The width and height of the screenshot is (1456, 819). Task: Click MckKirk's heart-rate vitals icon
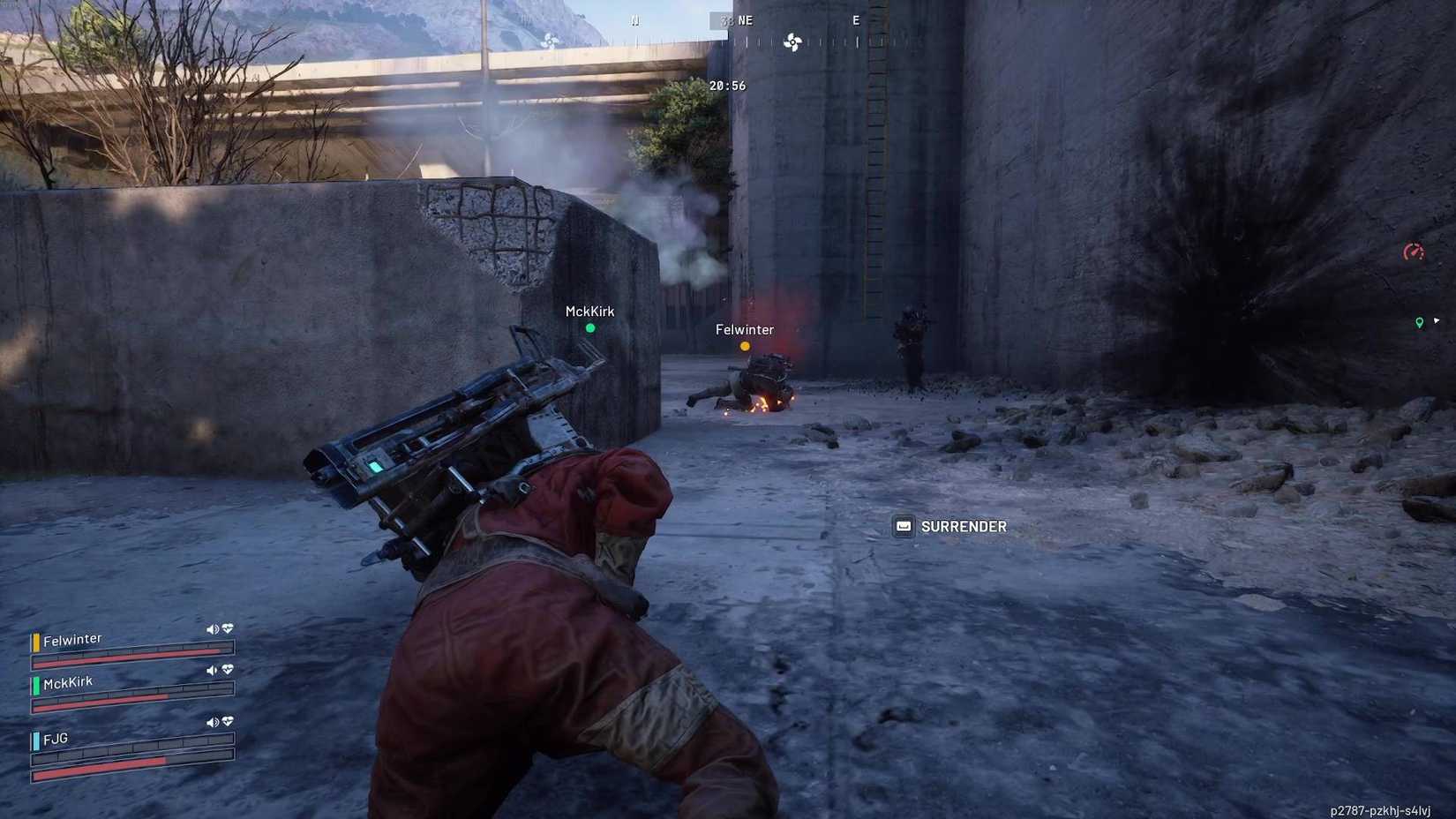pyautogui.click(x=228, y=671)
